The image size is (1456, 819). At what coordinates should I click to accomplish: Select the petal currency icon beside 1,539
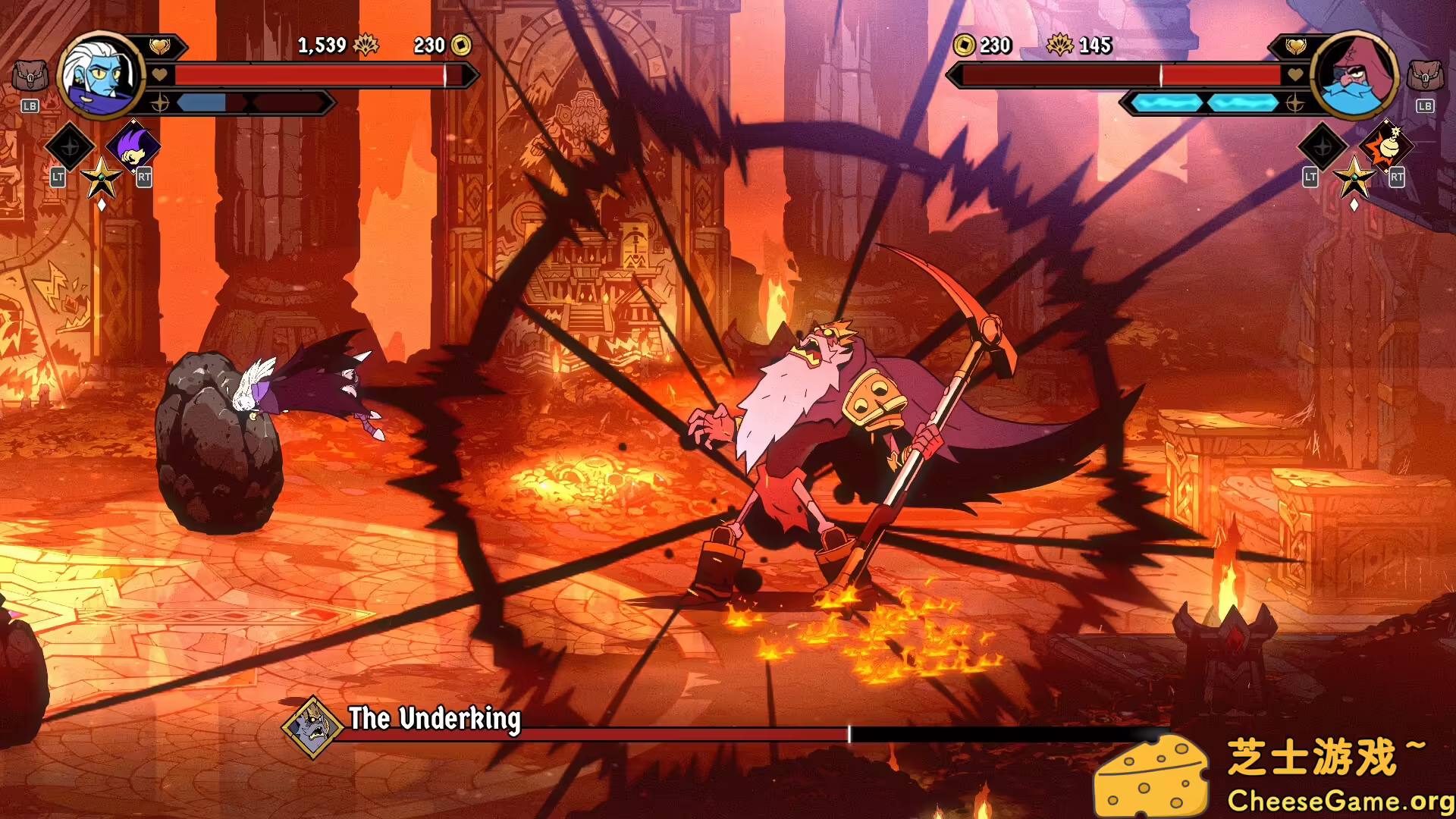[366, 45]
